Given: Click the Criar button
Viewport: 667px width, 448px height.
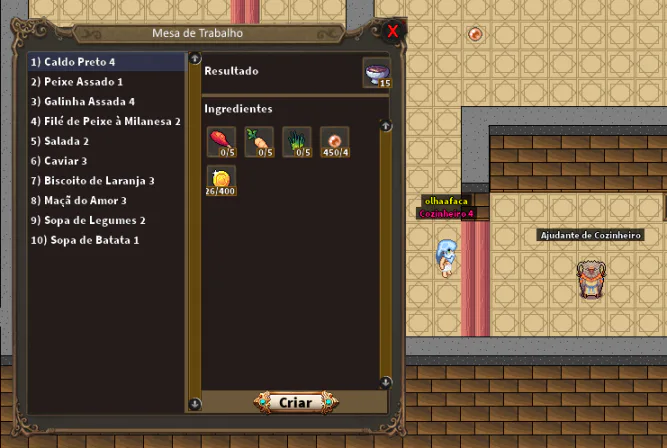Looking at the screenshot, I should pos(295,402).
